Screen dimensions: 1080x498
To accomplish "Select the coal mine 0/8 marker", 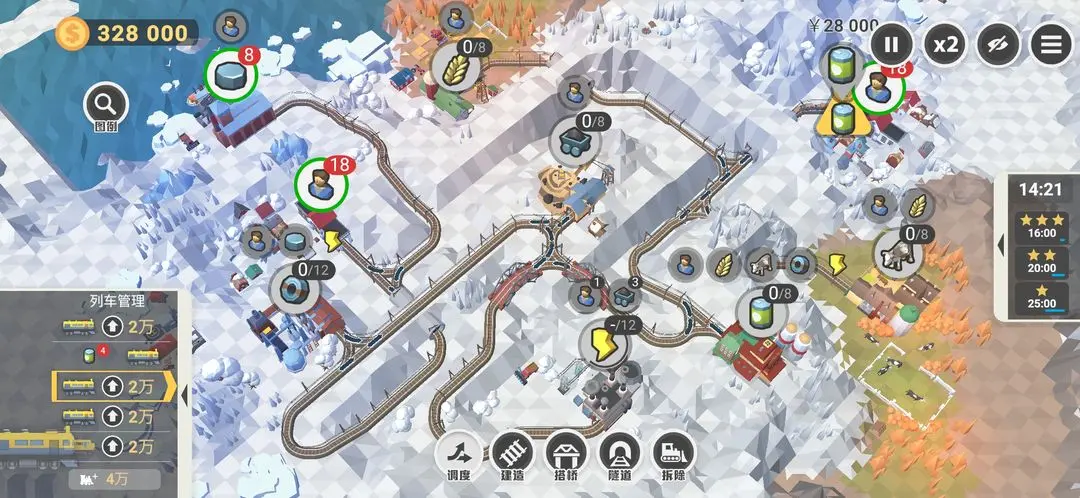I will pyautogui.click(x=574, y=140).
